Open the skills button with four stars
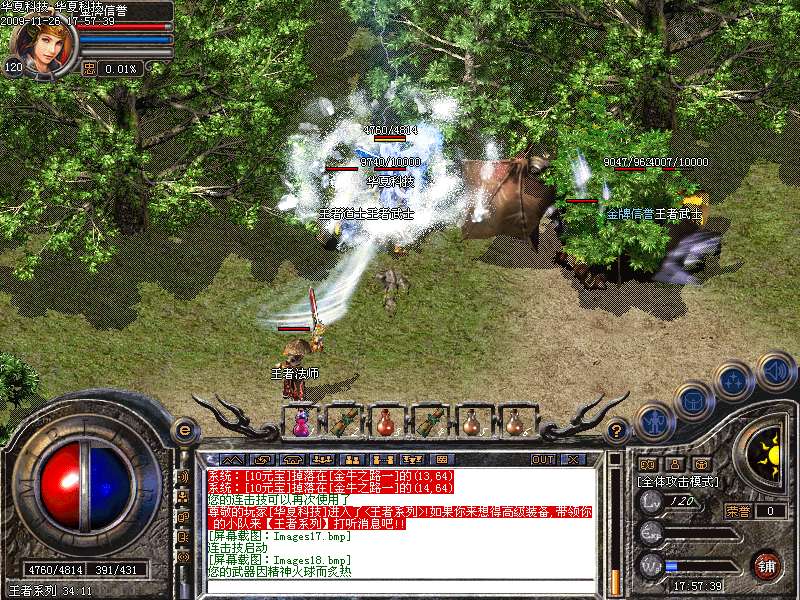This screenshot has width=800, height=600. click(734, 381)
